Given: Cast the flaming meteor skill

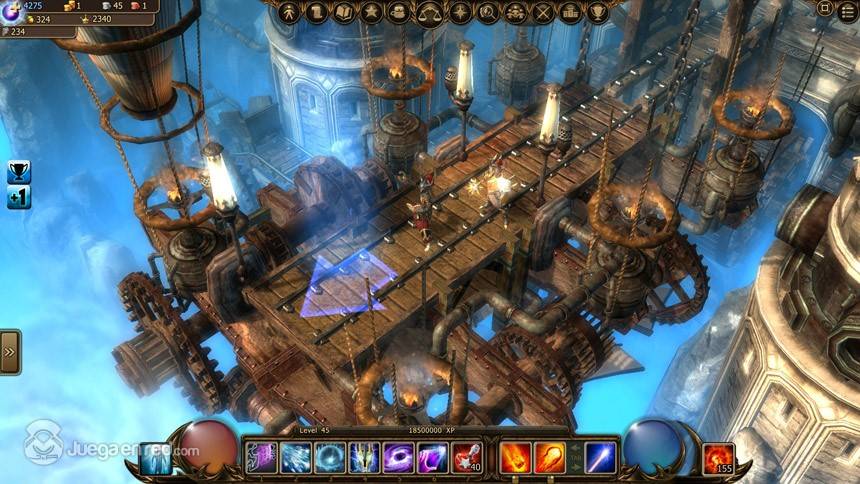Looking at the screenshot, I should [x=549, y=458].
